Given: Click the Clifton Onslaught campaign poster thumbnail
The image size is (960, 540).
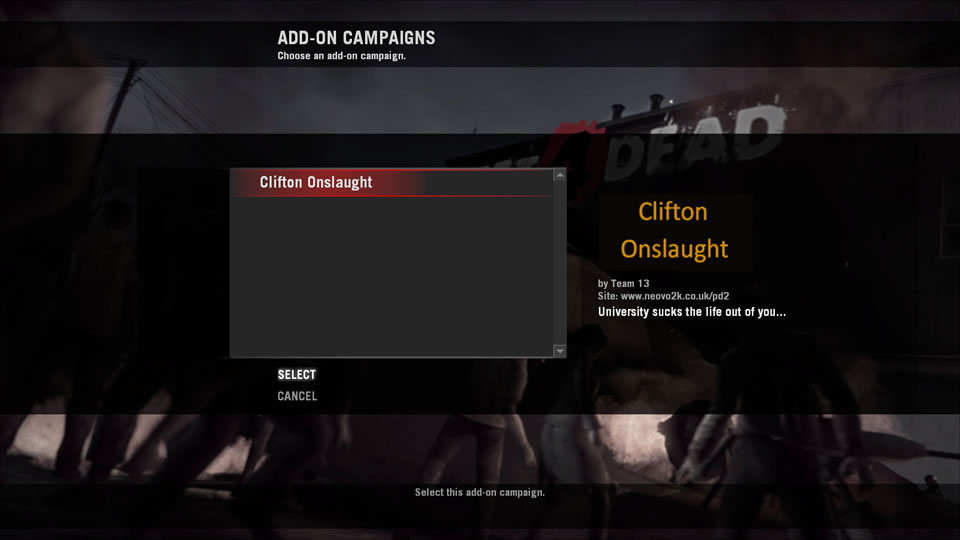Looking at the screenshot, I should [674, 231].
